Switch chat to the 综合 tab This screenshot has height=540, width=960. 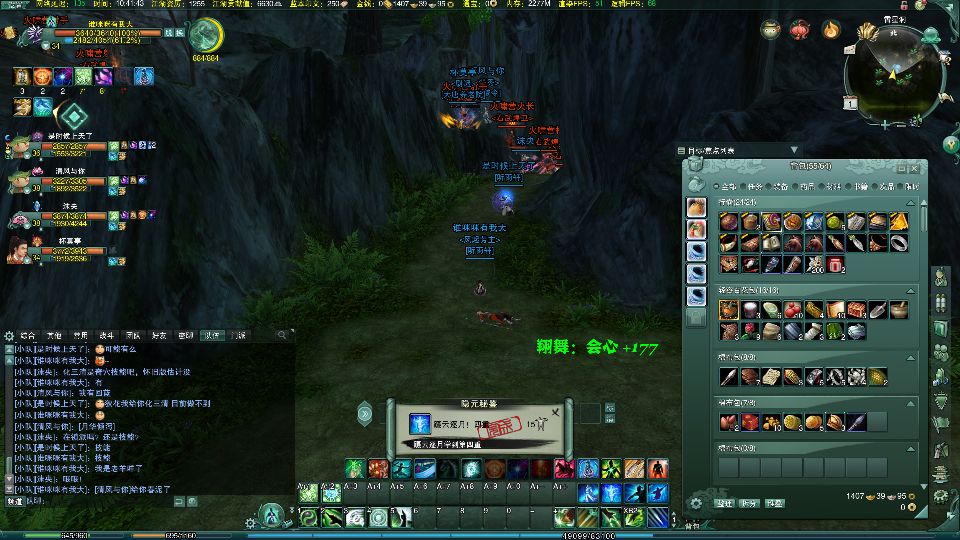(x=28, y=335)
